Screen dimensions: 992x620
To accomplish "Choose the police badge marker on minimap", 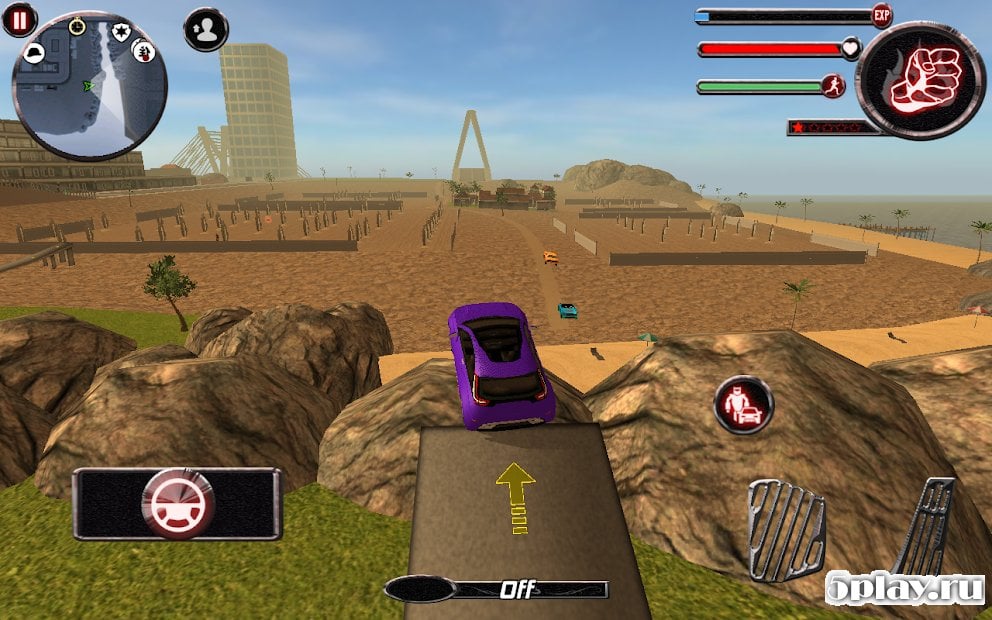I will click(x=121, y=32).
